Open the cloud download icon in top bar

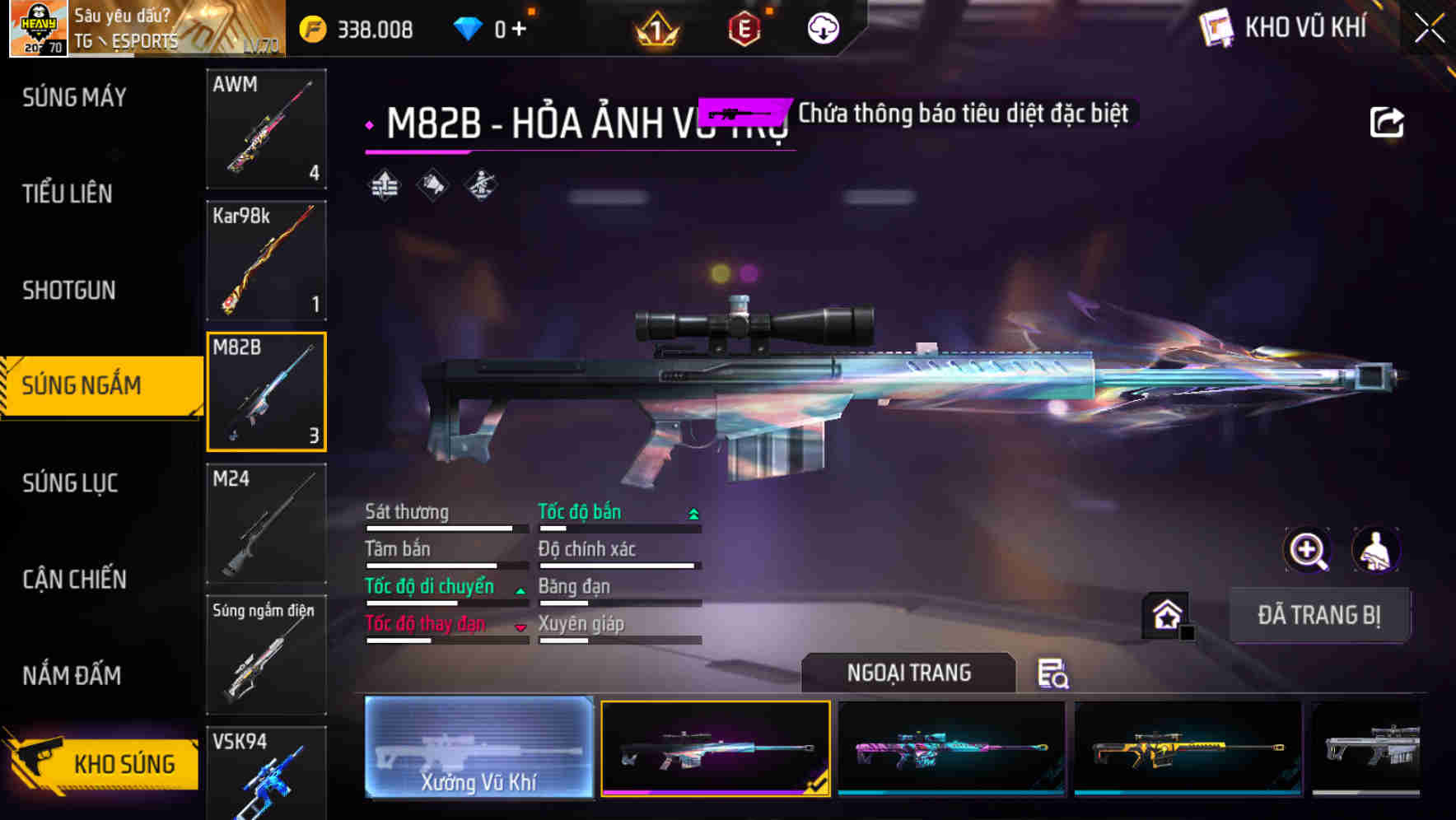coord(823,27)
